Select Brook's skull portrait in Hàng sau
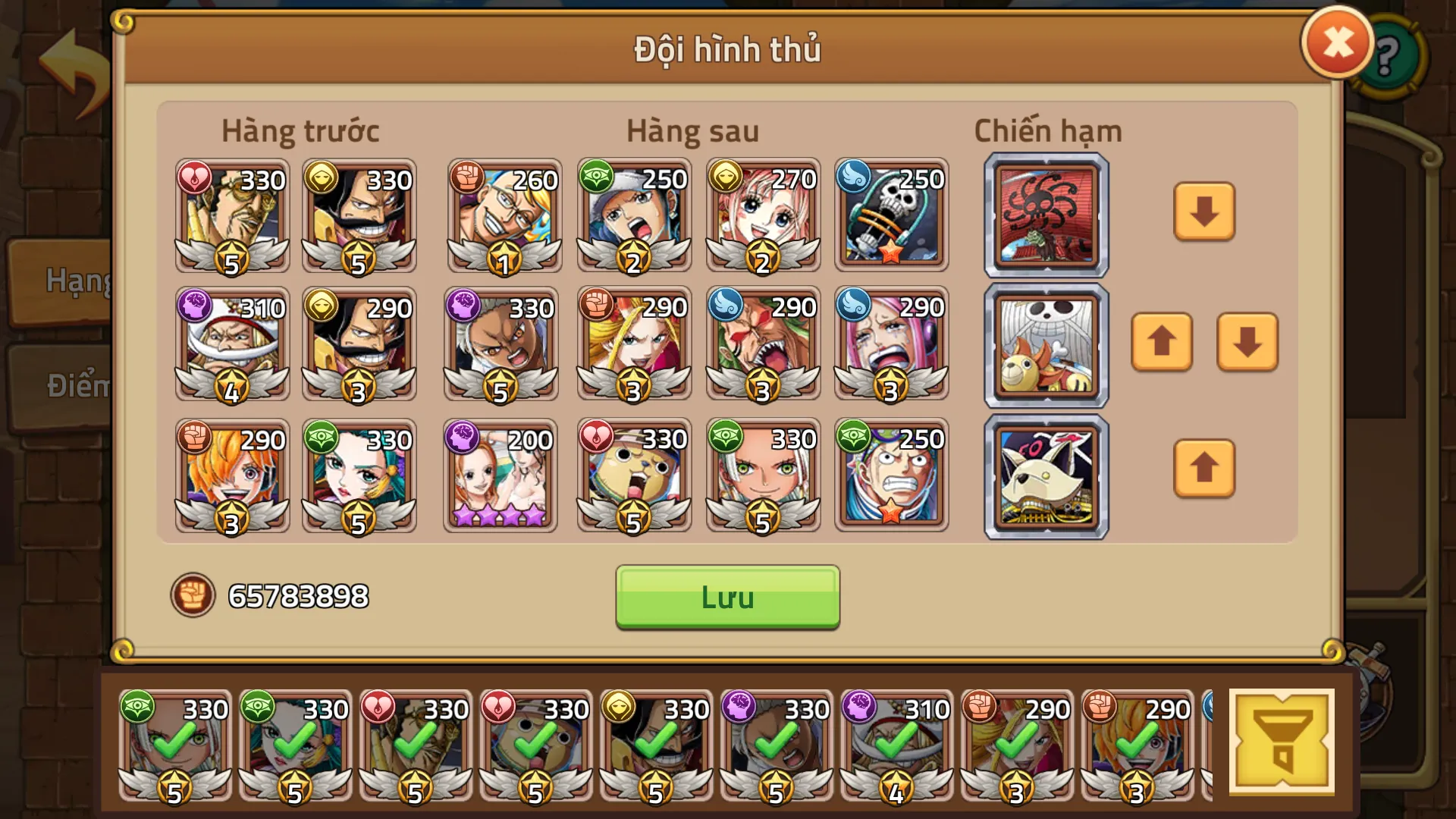1456x819 pixels. pos(892,215)
